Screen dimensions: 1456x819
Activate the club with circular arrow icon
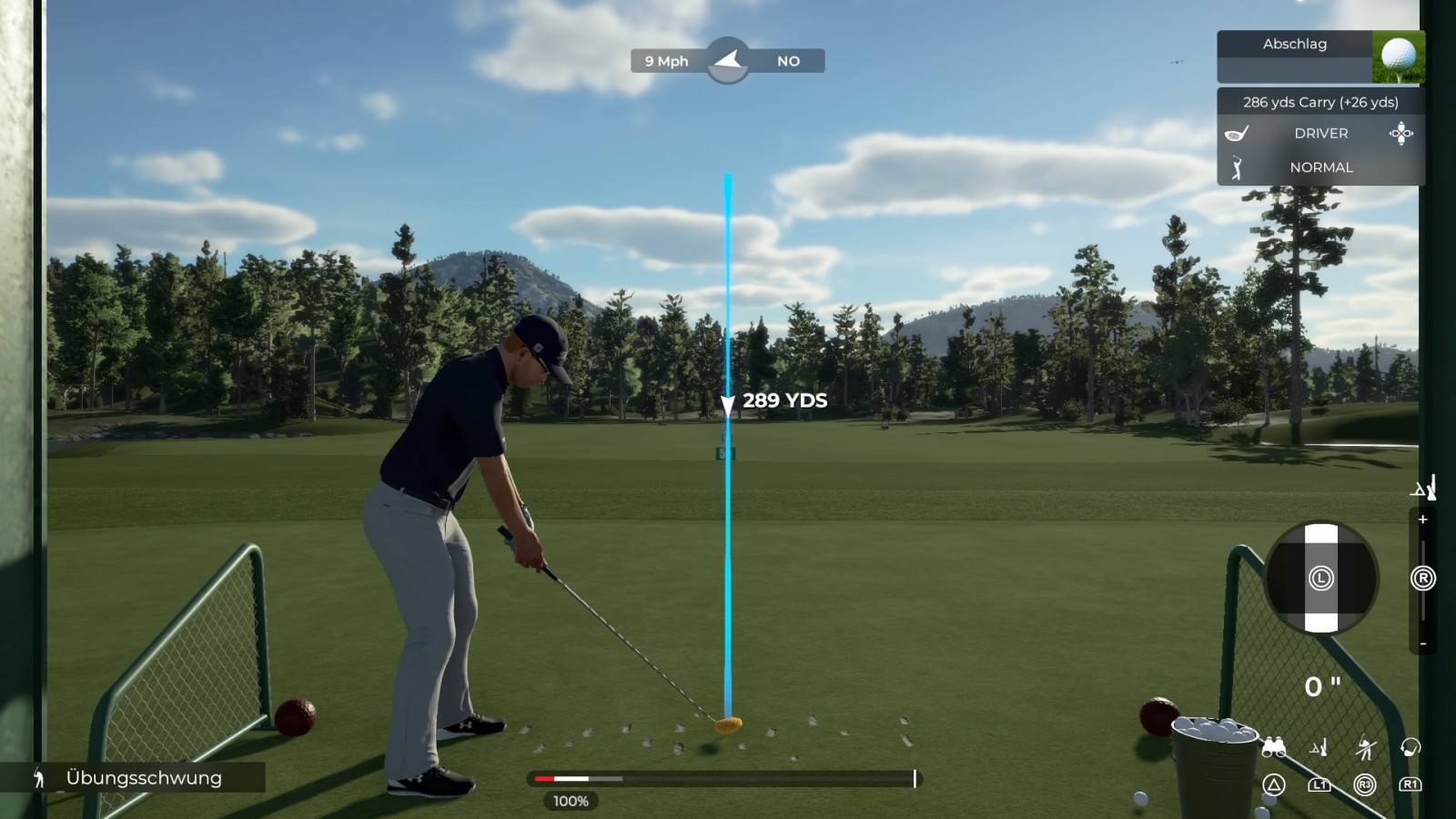pyautogui.click(x=1410, y=748)
